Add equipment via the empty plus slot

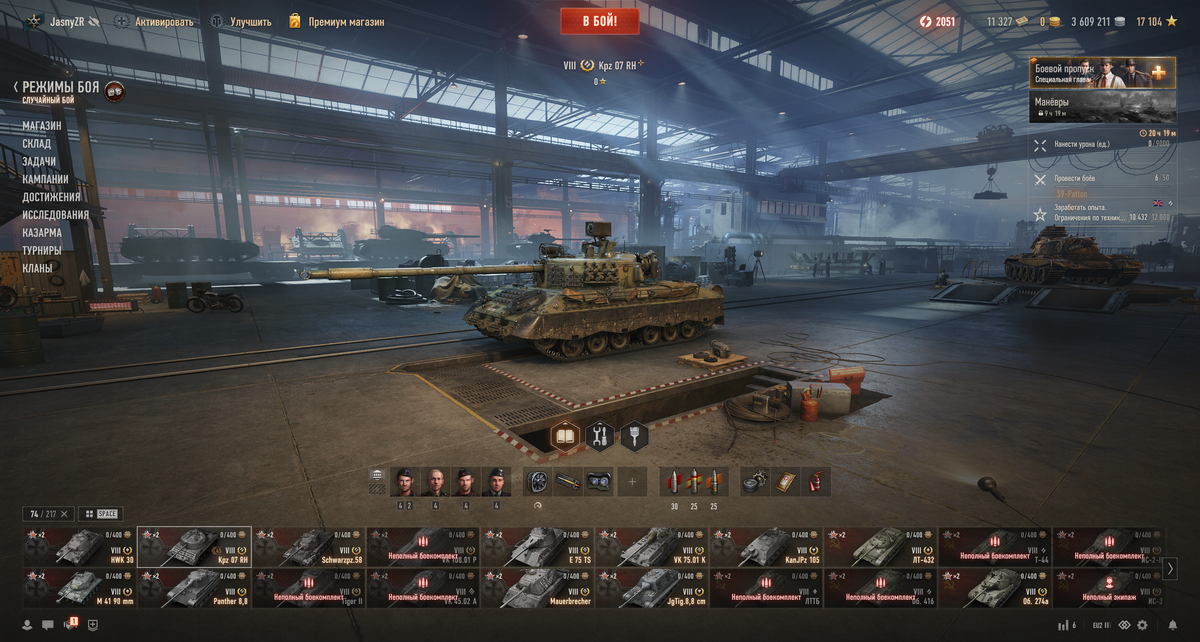pyautogui.click(x=632, y=481)
